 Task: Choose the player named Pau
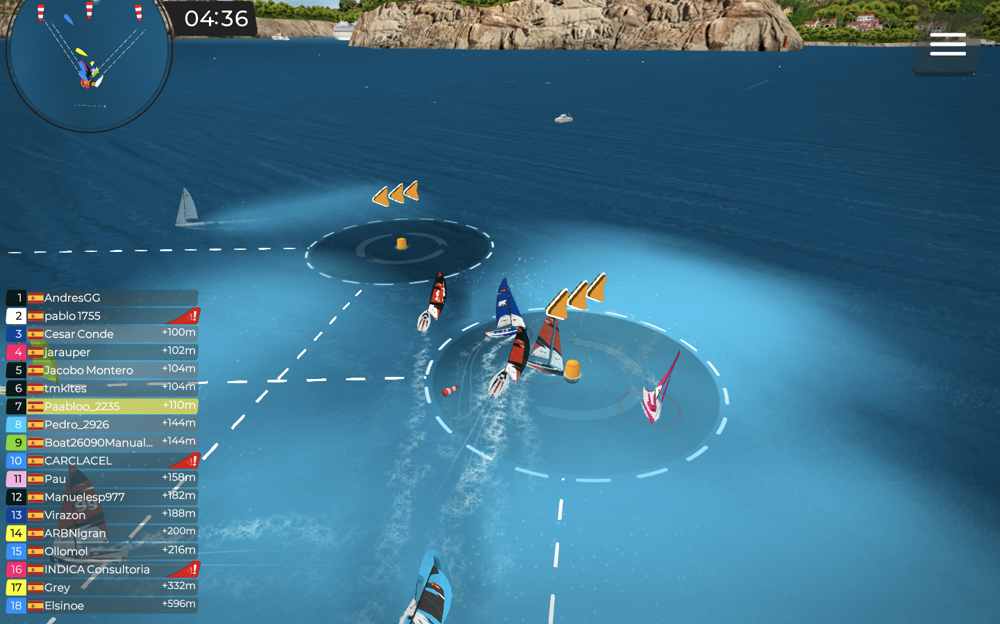tap(102, 479)
